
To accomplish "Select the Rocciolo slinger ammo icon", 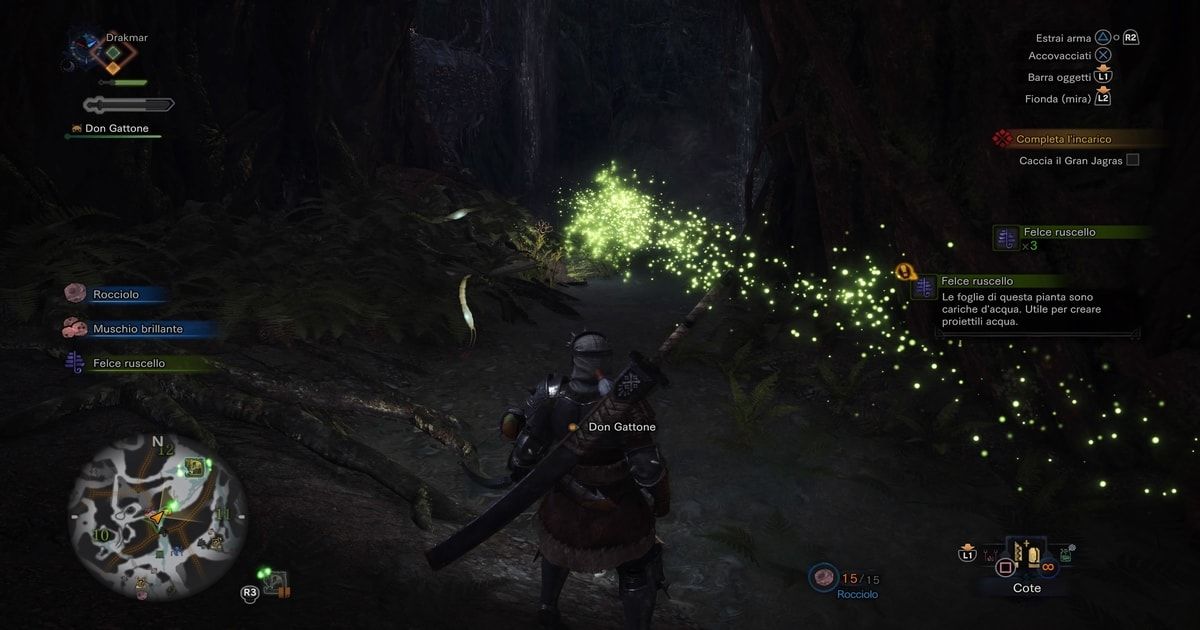I will pos(825,577).
